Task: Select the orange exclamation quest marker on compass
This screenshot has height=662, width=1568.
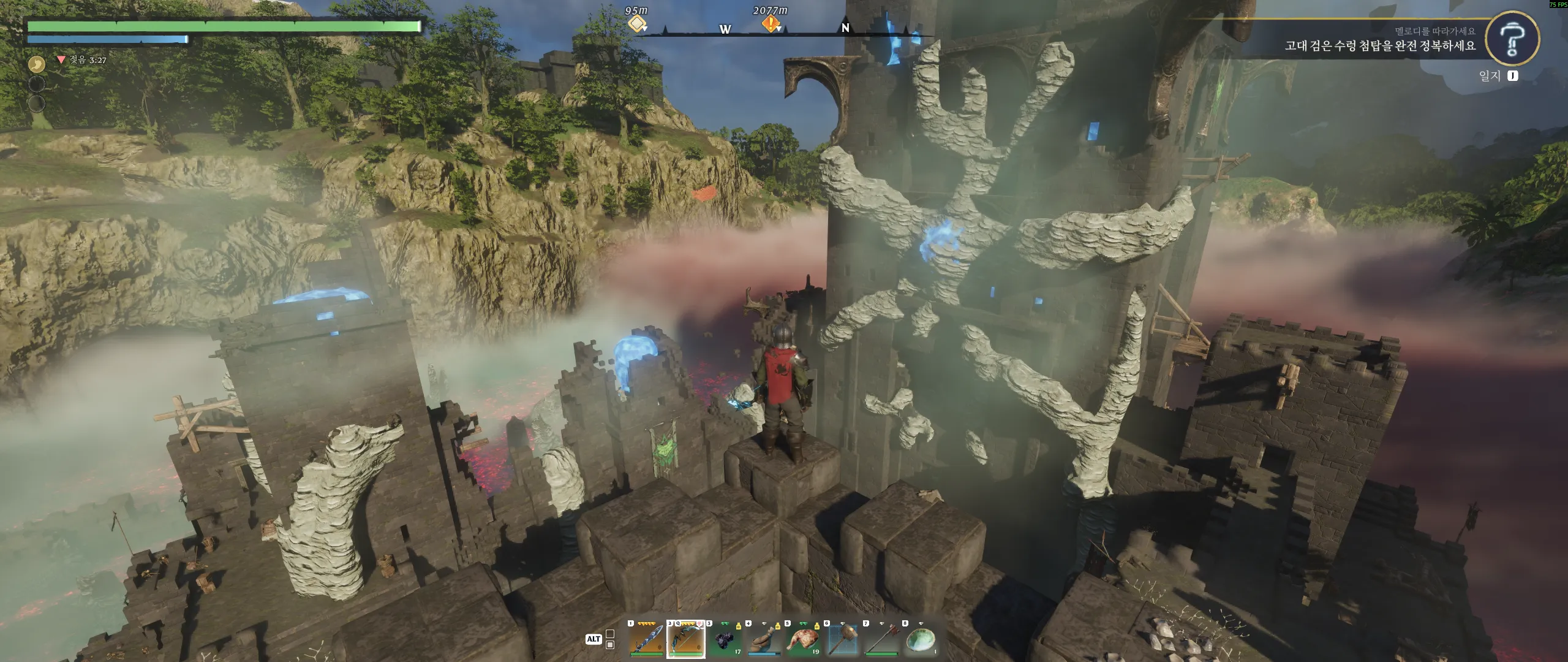Action: pyautogui.click(x=771, y=25)
